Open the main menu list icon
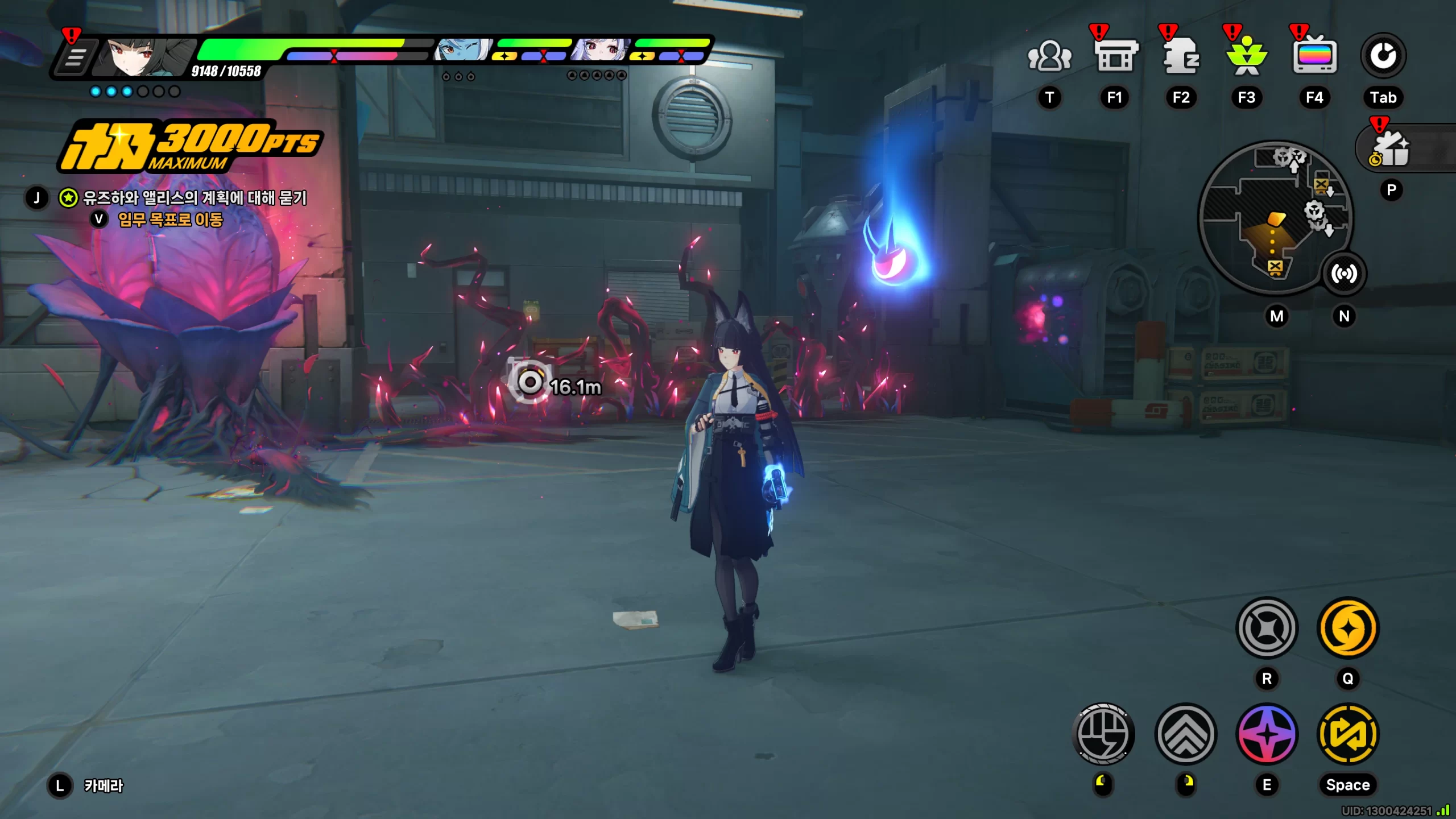 click(x=75, y=57)
